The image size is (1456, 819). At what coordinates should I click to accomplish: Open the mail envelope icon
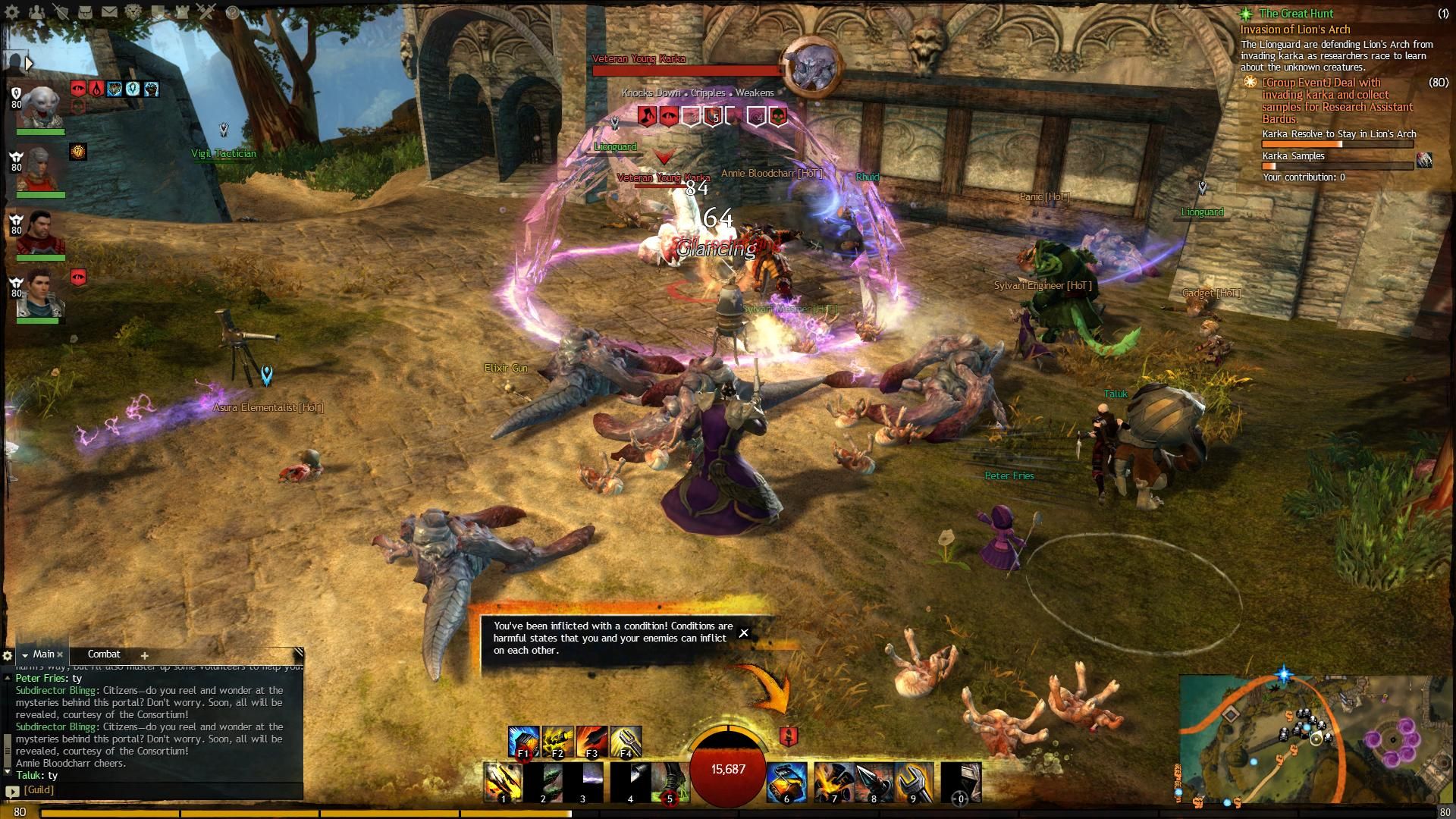click(109, 12)
